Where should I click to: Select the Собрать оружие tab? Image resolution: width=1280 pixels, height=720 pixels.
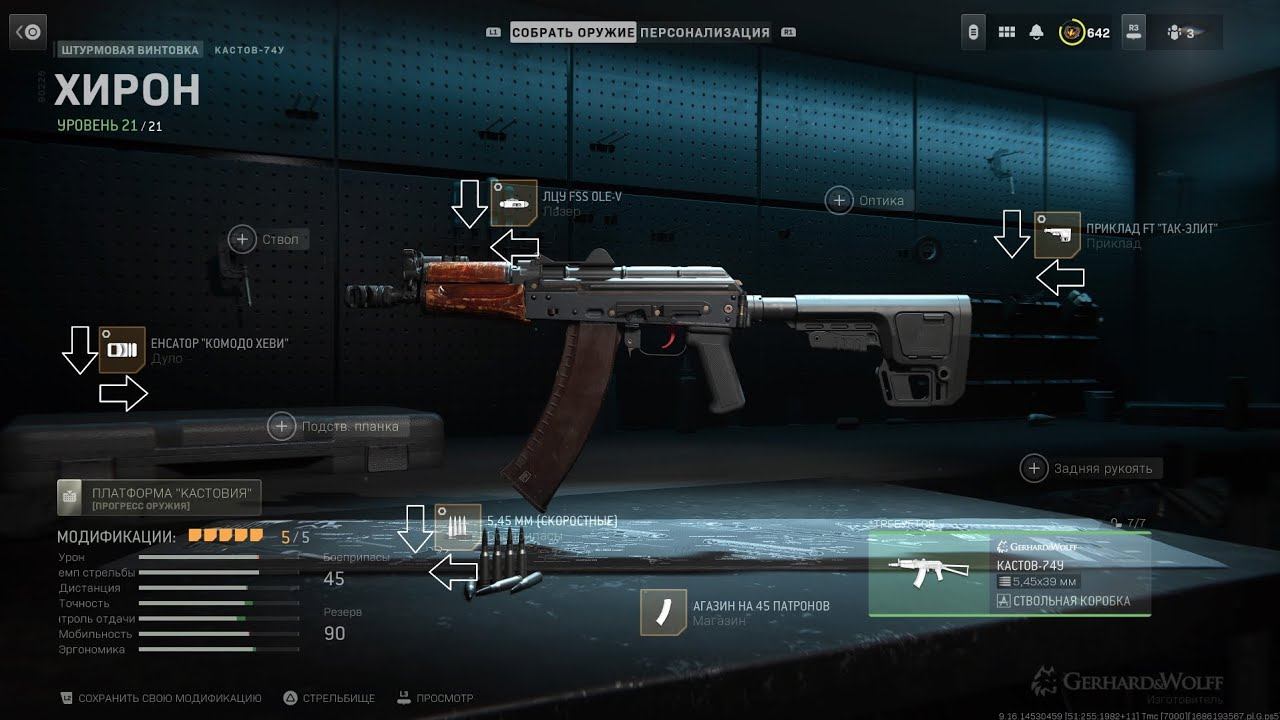[573, 32]
